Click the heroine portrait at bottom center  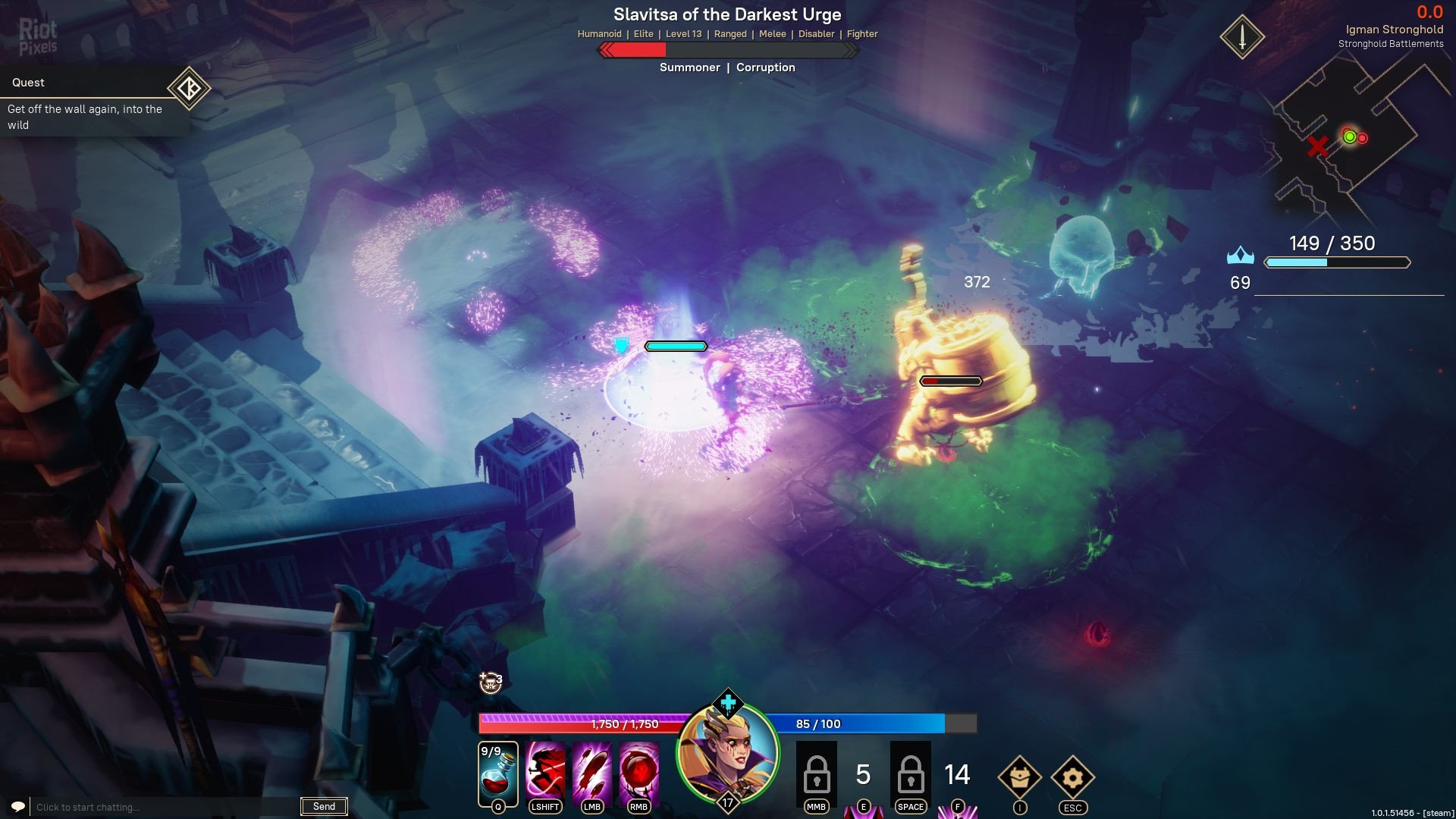[x=727, y=755]
